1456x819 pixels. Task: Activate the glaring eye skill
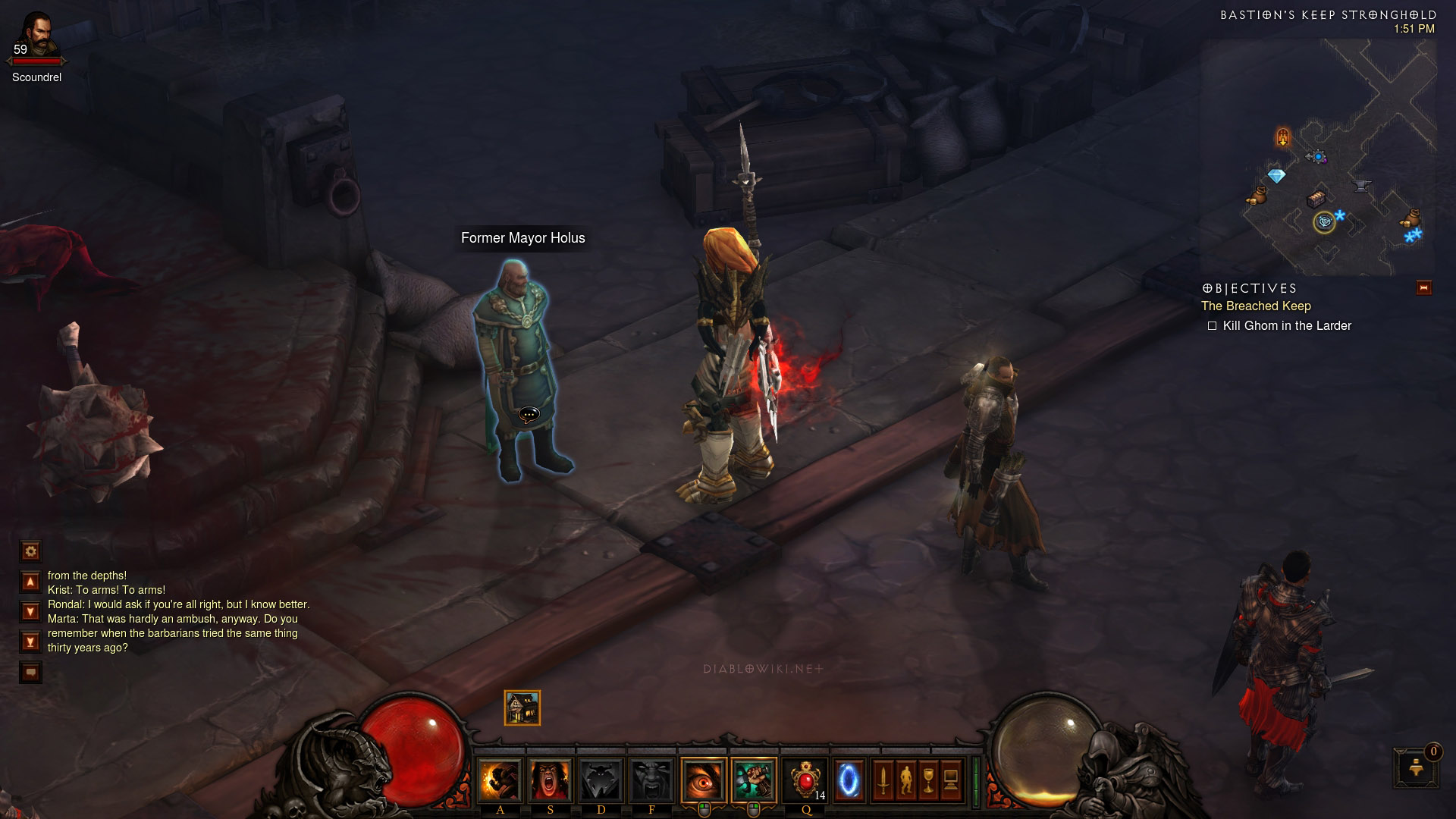[x=704, y=780]
